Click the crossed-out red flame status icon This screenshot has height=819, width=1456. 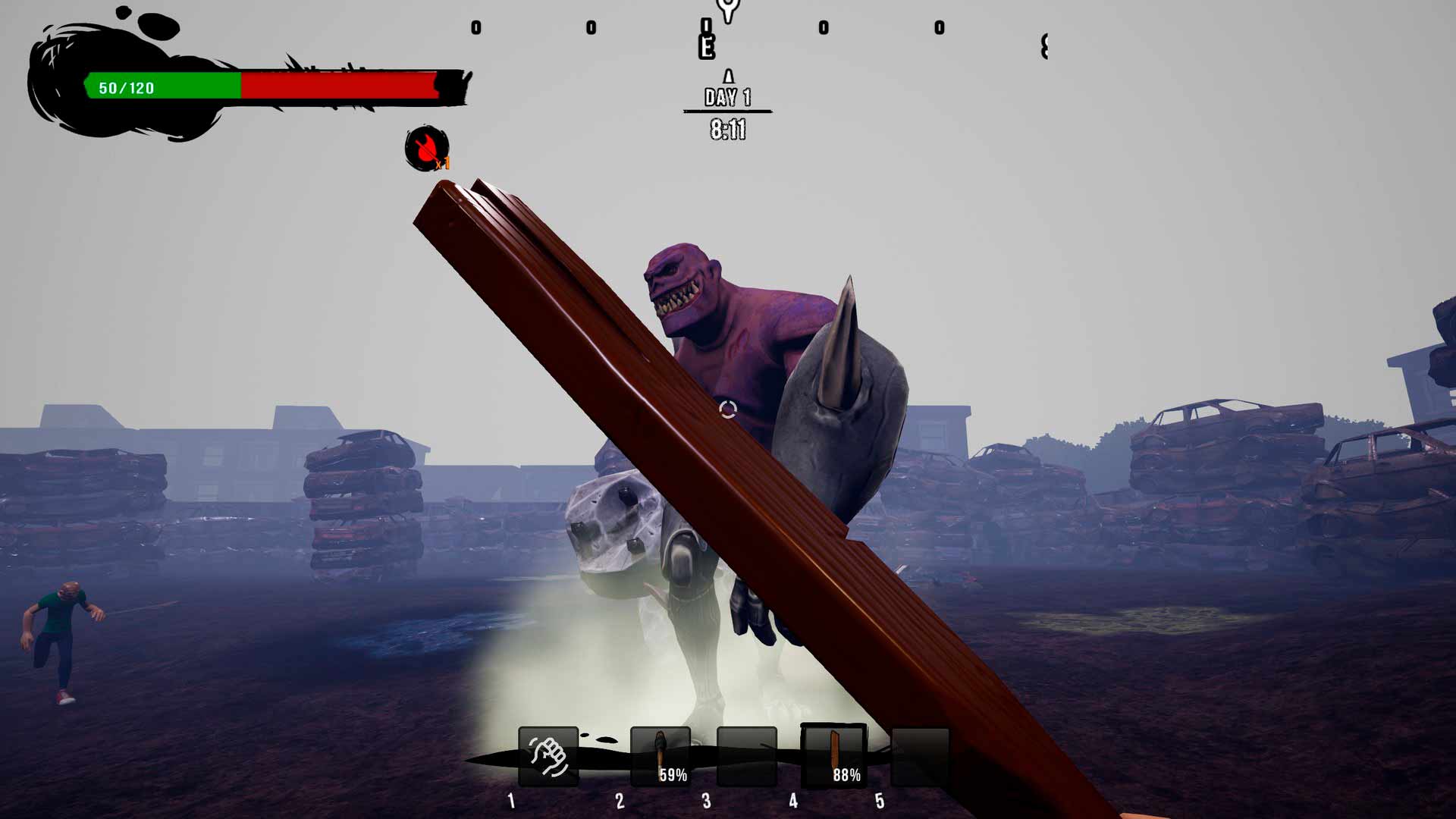coord(426,148)
